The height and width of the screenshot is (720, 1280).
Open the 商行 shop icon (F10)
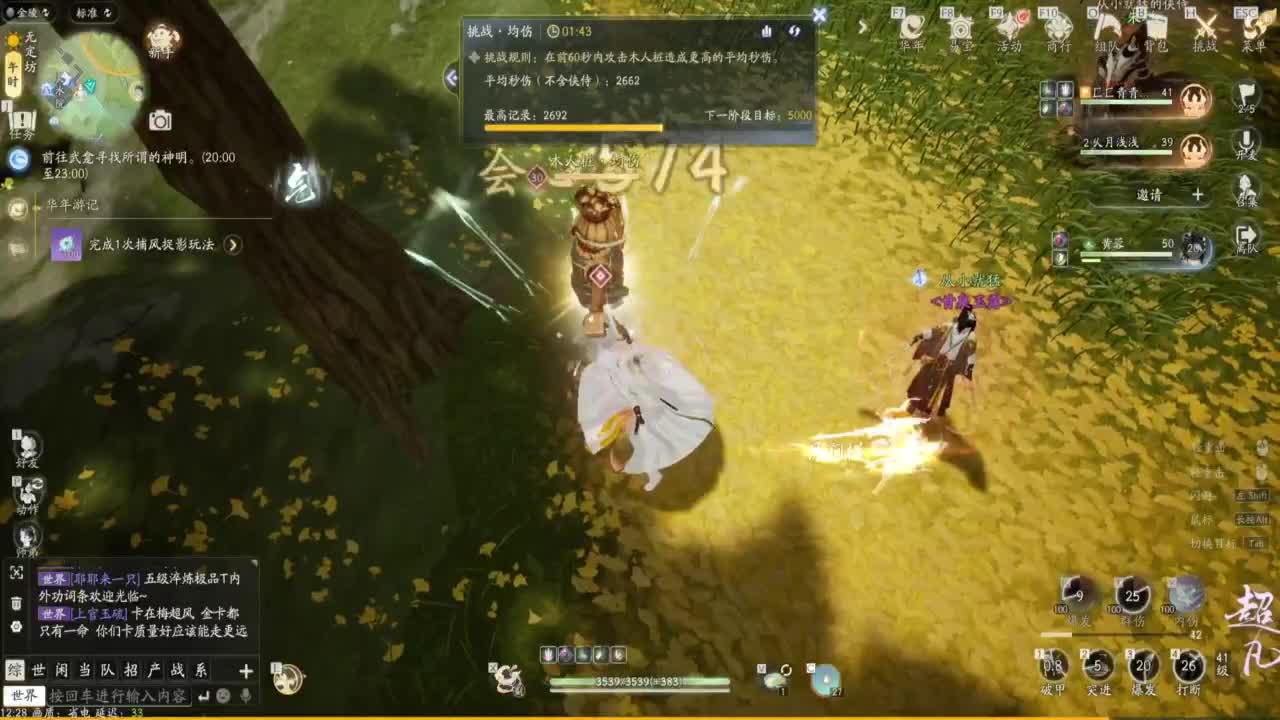(1057, 26)
